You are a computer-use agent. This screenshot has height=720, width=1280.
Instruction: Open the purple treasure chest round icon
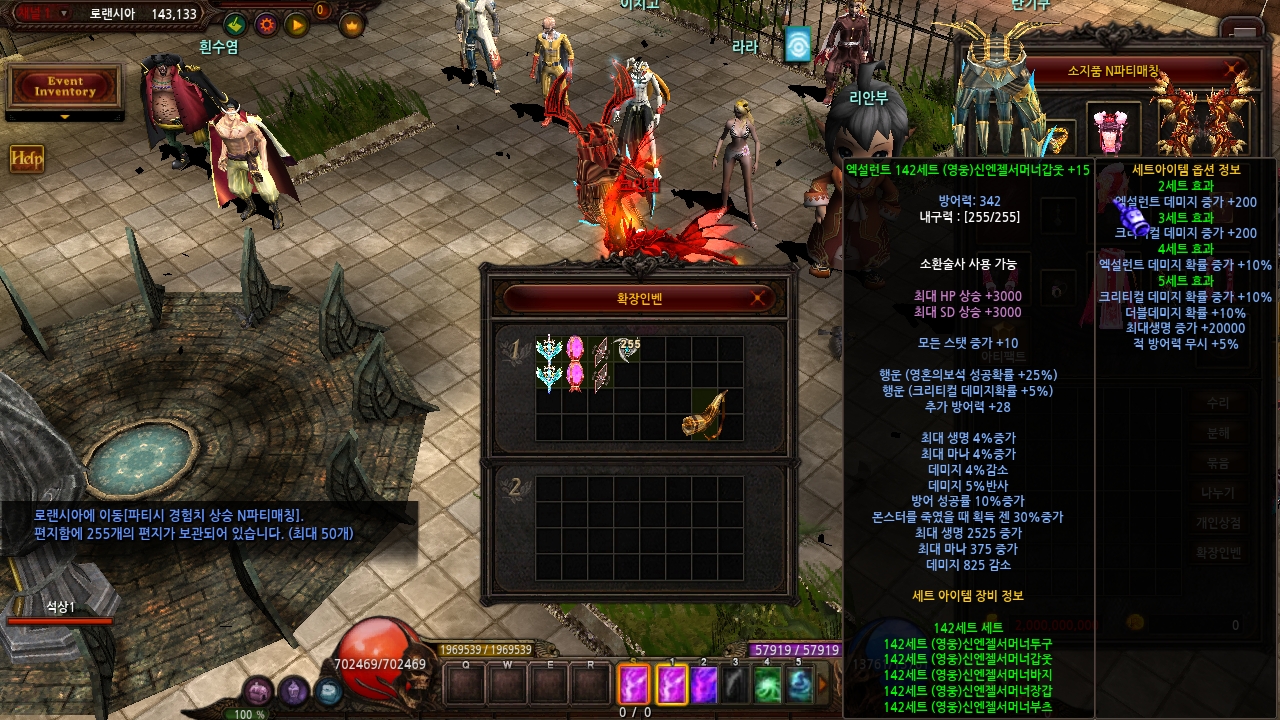(x=258, y=690)
